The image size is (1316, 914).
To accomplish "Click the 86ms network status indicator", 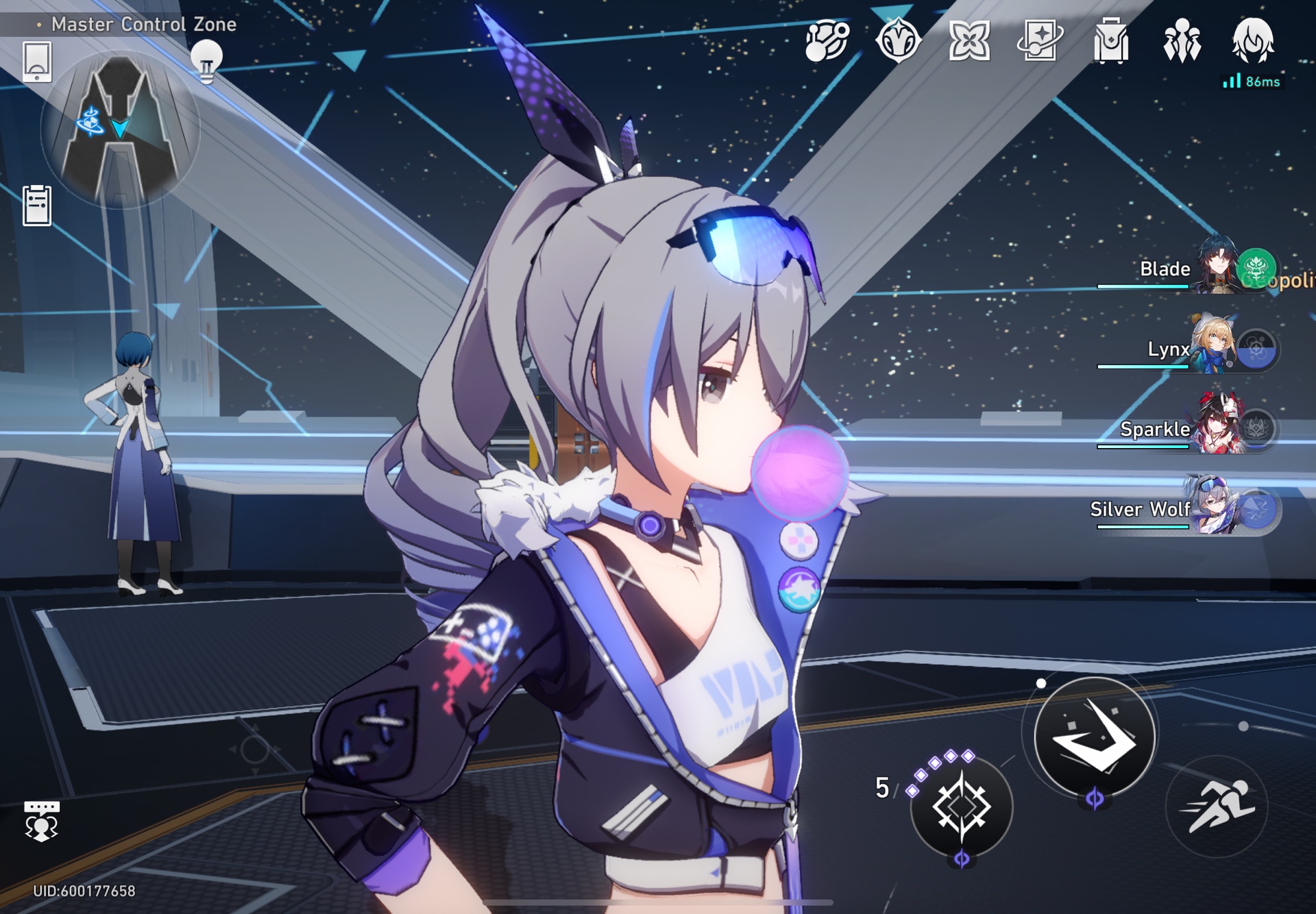I will pyautogui.click(x=1251, y=80).
